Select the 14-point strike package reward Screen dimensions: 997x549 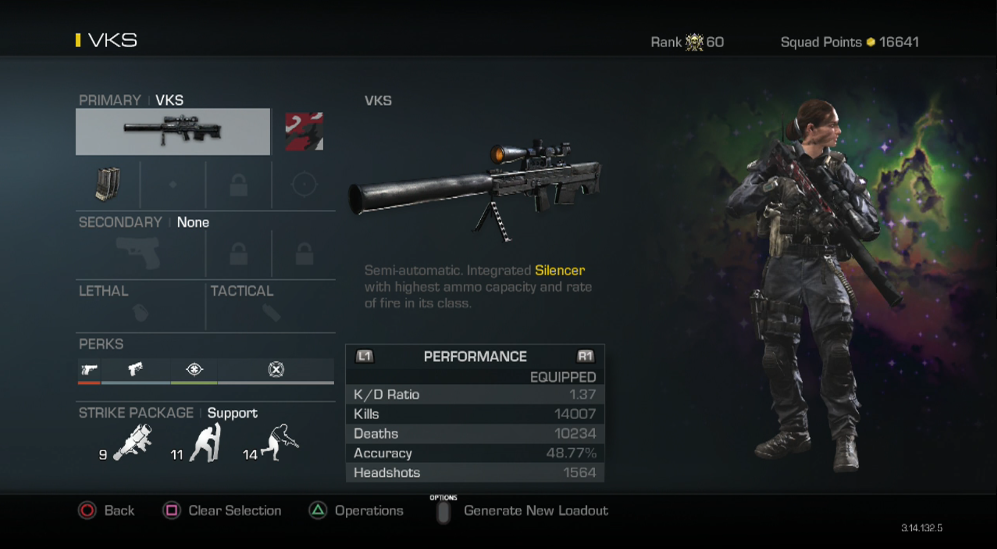279,443
